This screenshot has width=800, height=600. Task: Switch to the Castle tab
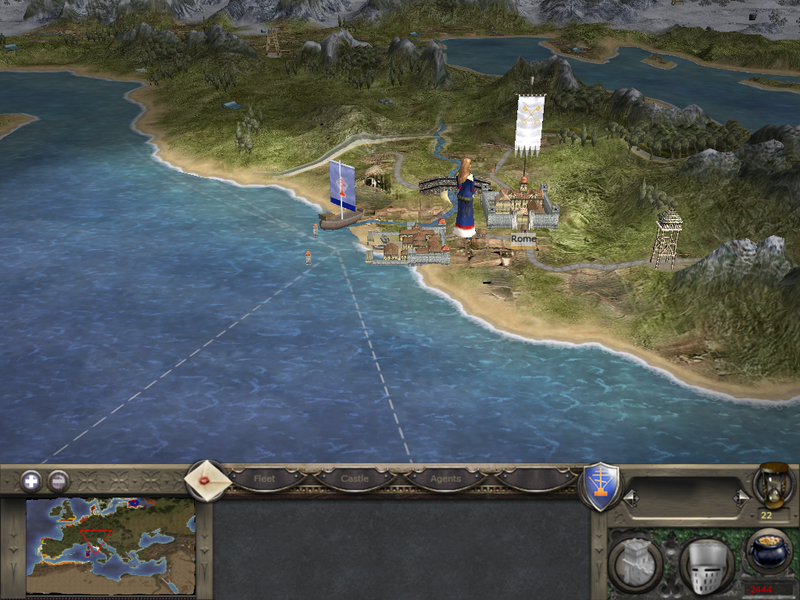point(355,479)
